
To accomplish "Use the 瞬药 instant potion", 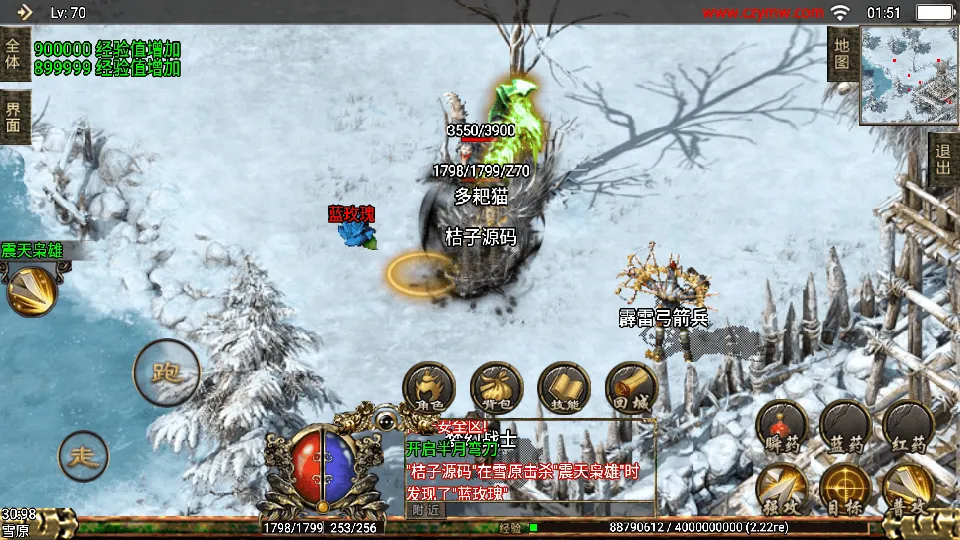I will pos(782,426).
